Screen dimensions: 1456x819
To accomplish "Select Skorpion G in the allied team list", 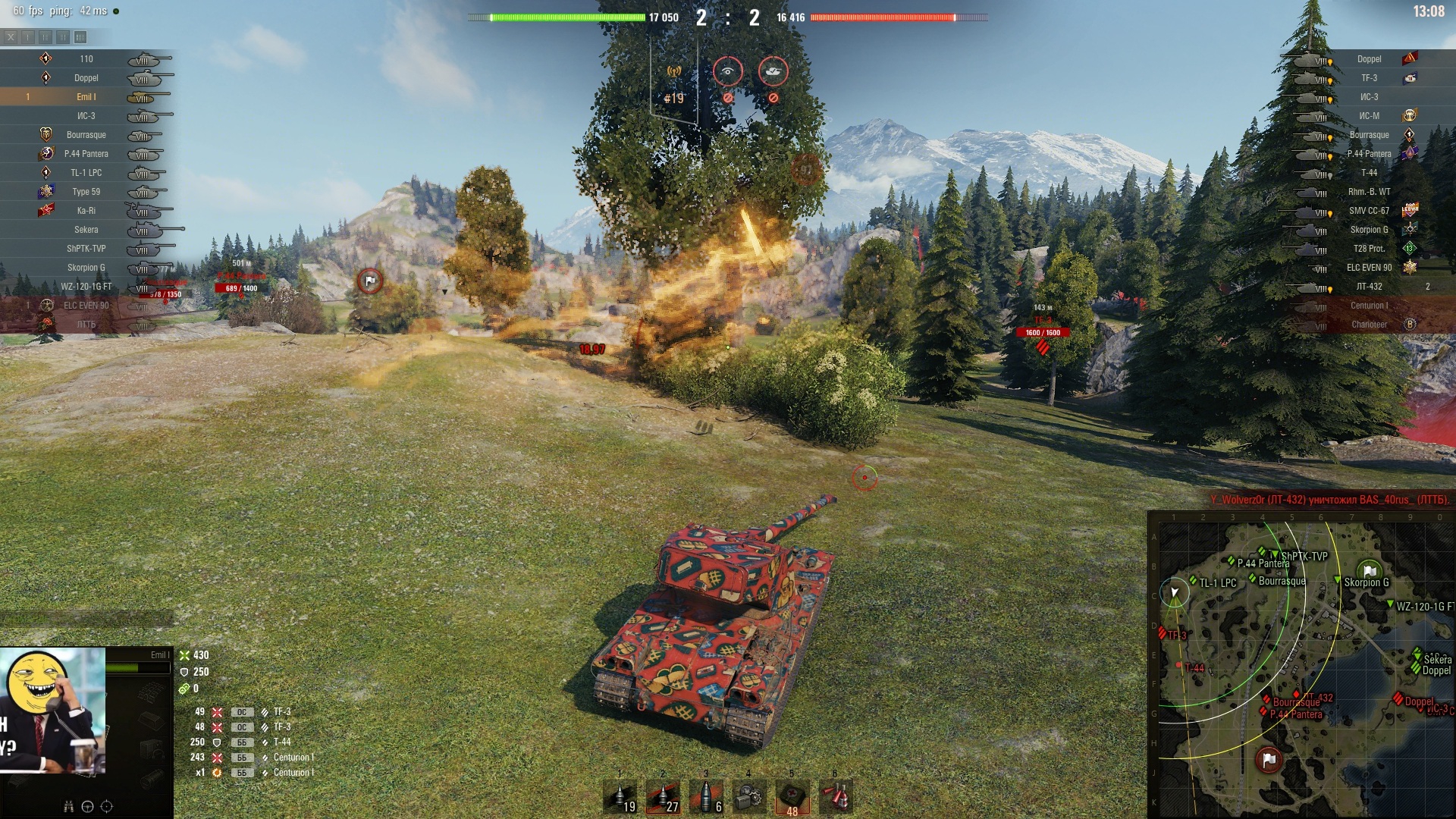I will click(x=86, y=268).
